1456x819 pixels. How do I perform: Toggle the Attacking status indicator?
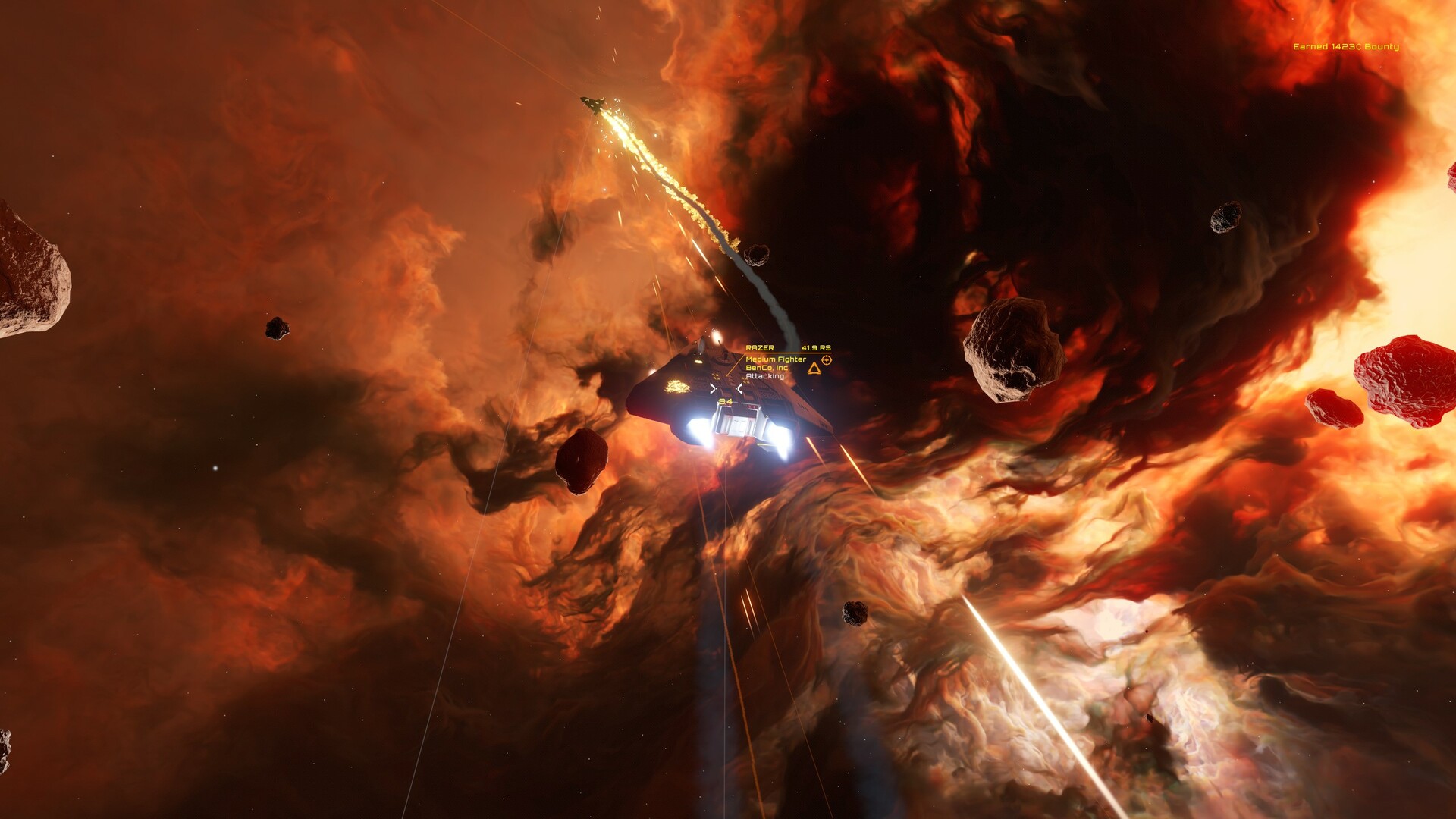click(x=765, y=375)
